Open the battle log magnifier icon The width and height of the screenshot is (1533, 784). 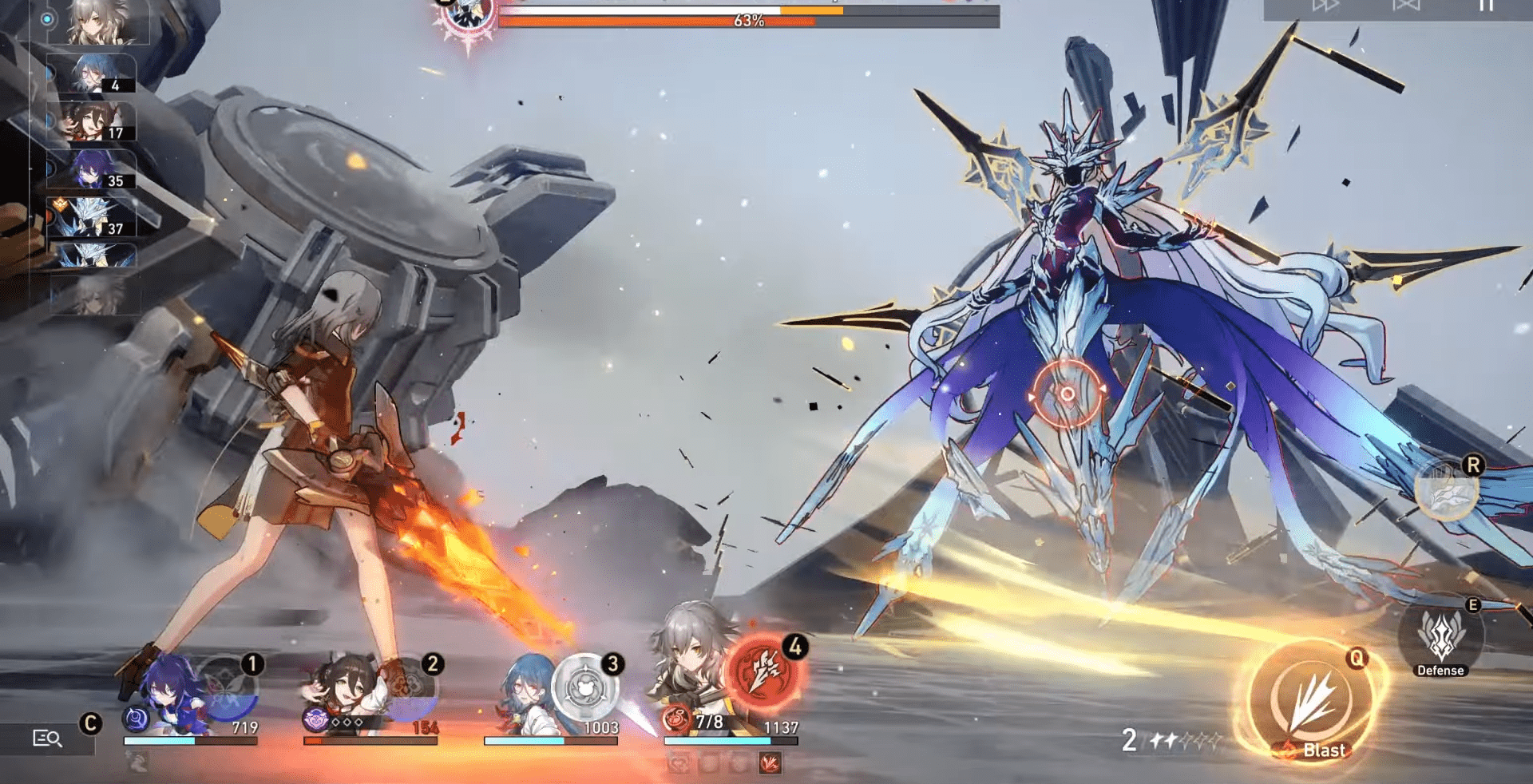coord(48,738)
